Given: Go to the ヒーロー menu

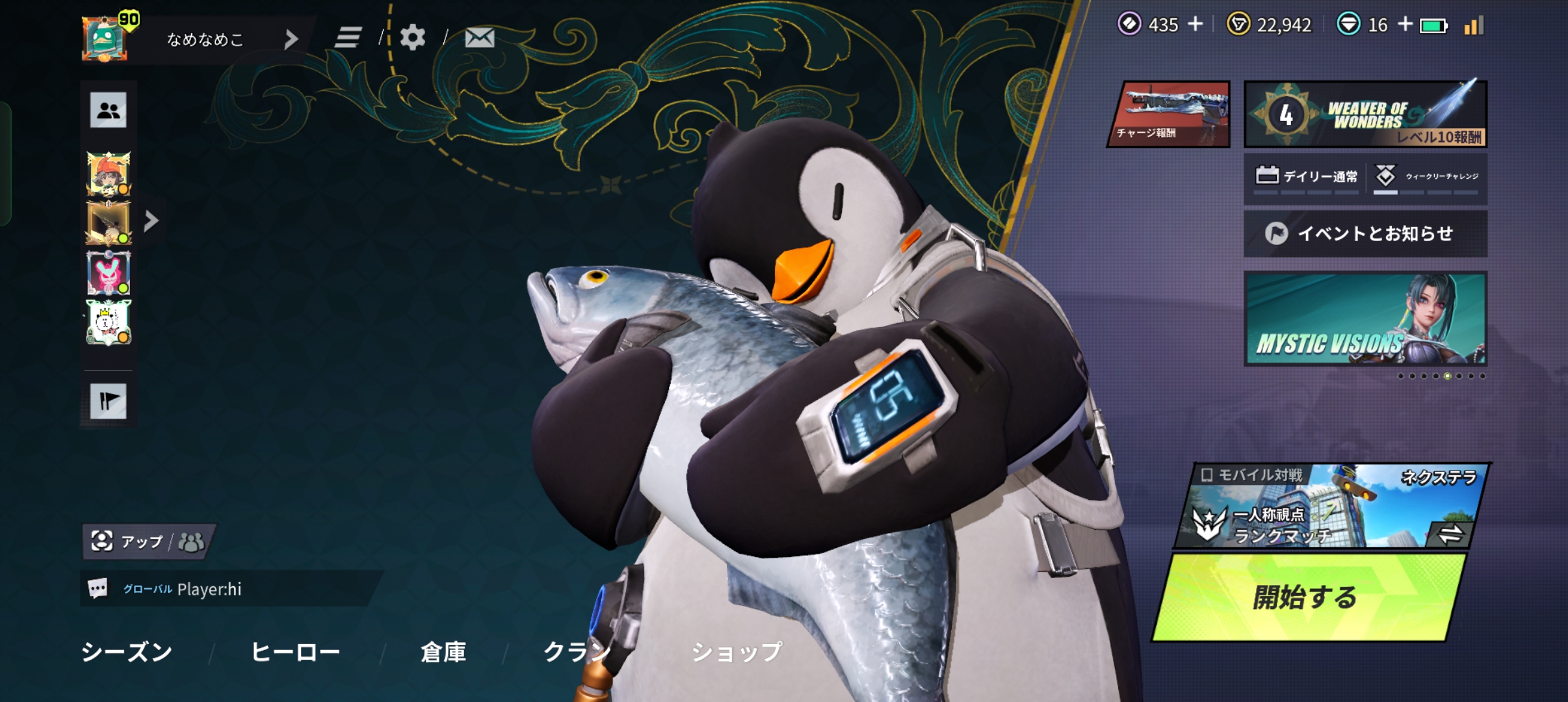Looking at the screenshot, I should [x=295, y=651].
